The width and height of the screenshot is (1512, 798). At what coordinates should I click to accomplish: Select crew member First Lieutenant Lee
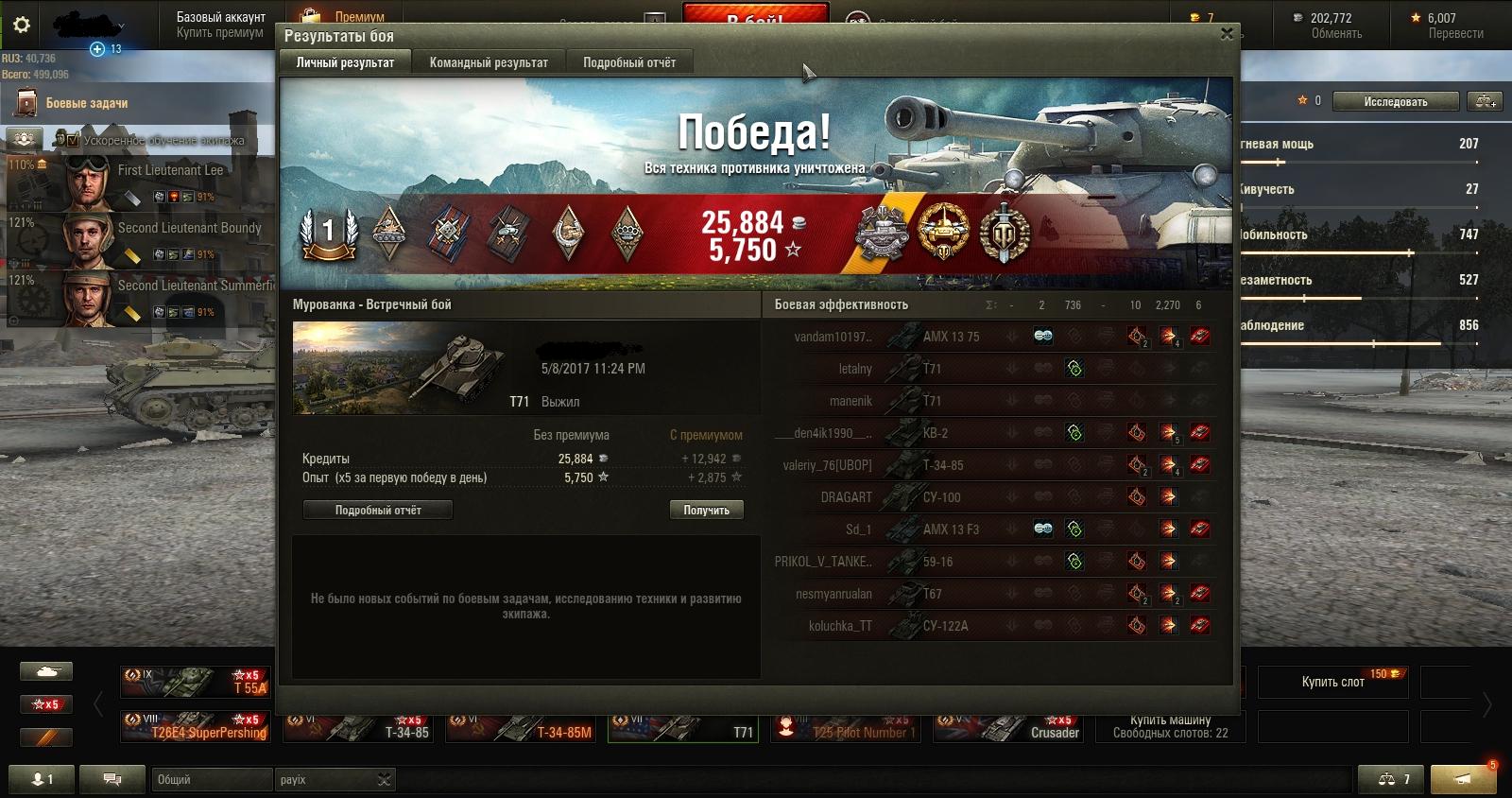(x=170, y=171)
